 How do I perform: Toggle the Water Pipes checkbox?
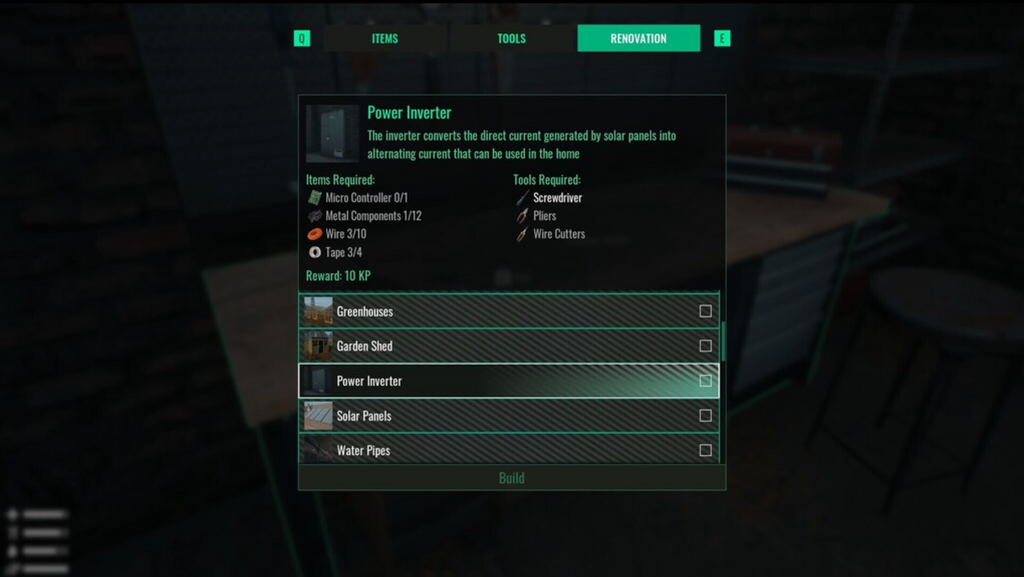pos(706,450)
